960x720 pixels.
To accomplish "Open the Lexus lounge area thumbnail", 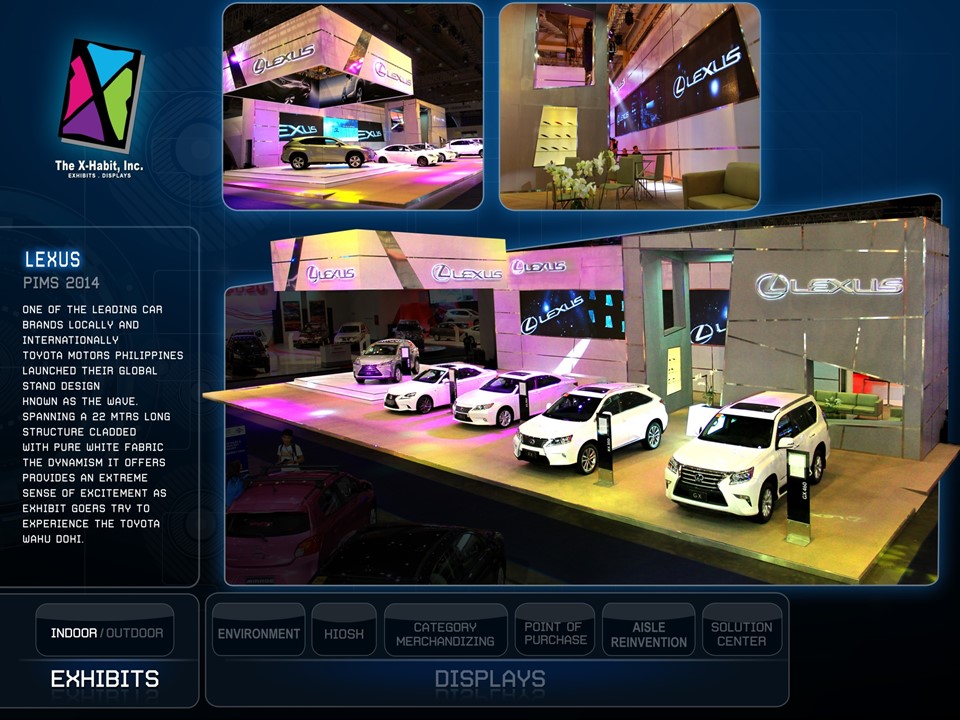I will pyautogui.click(x=629, y=106).
